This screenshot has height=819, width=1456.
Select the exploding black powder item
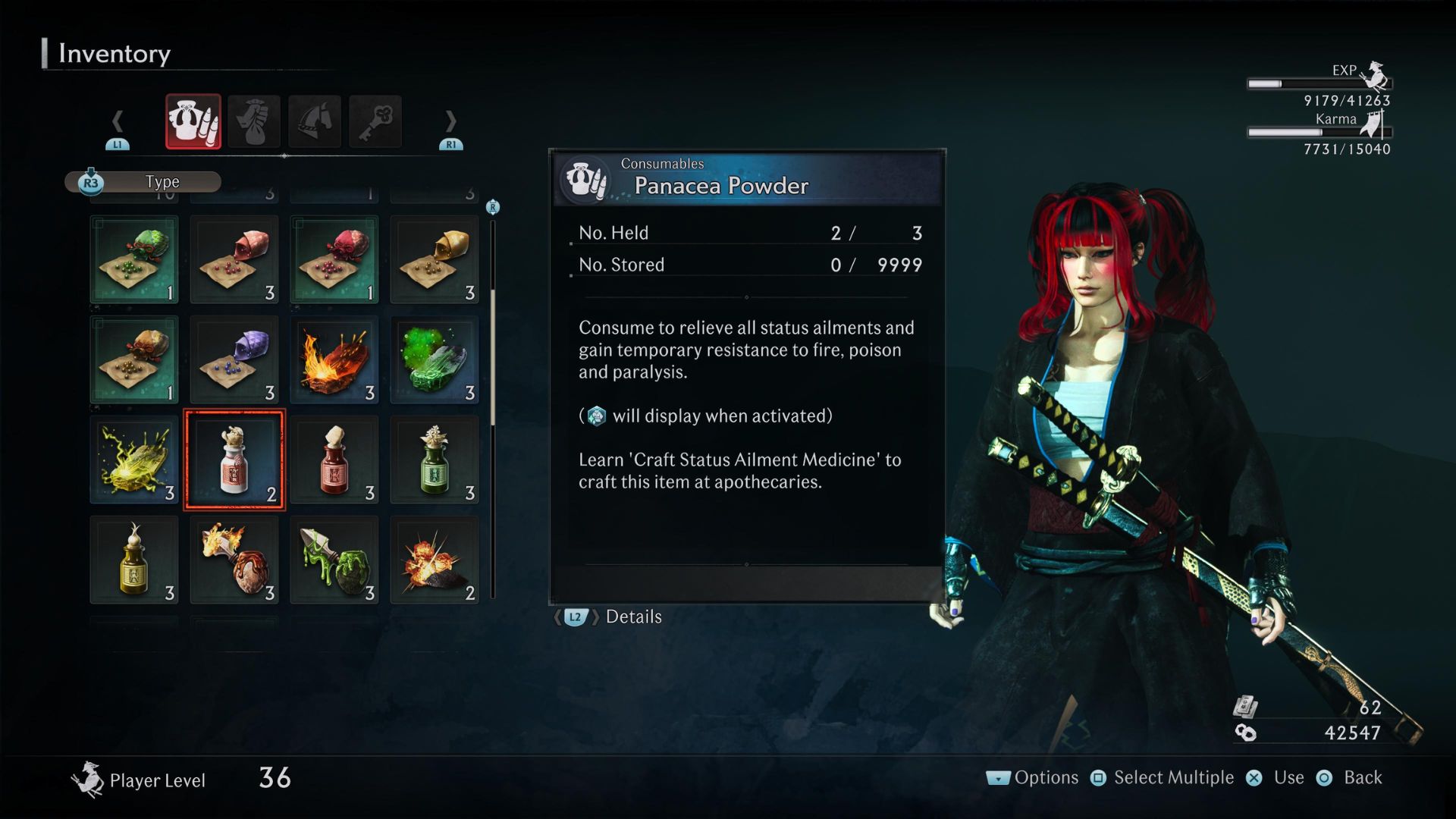(435, 560)
